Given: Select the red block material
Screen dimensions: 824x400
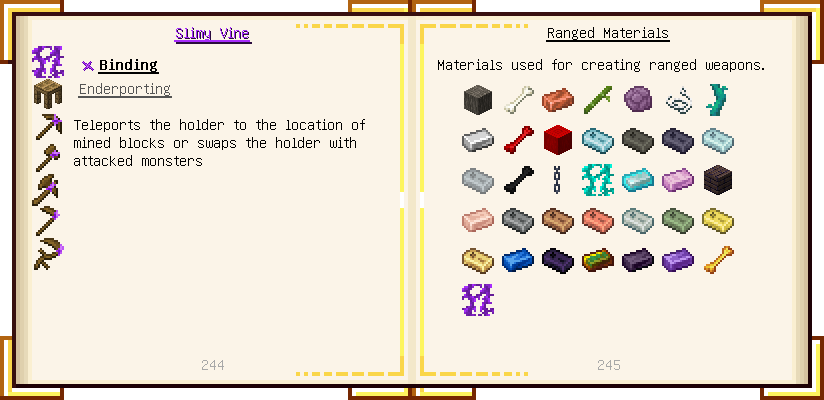Looking at the screenshot, I should [558, 140].
